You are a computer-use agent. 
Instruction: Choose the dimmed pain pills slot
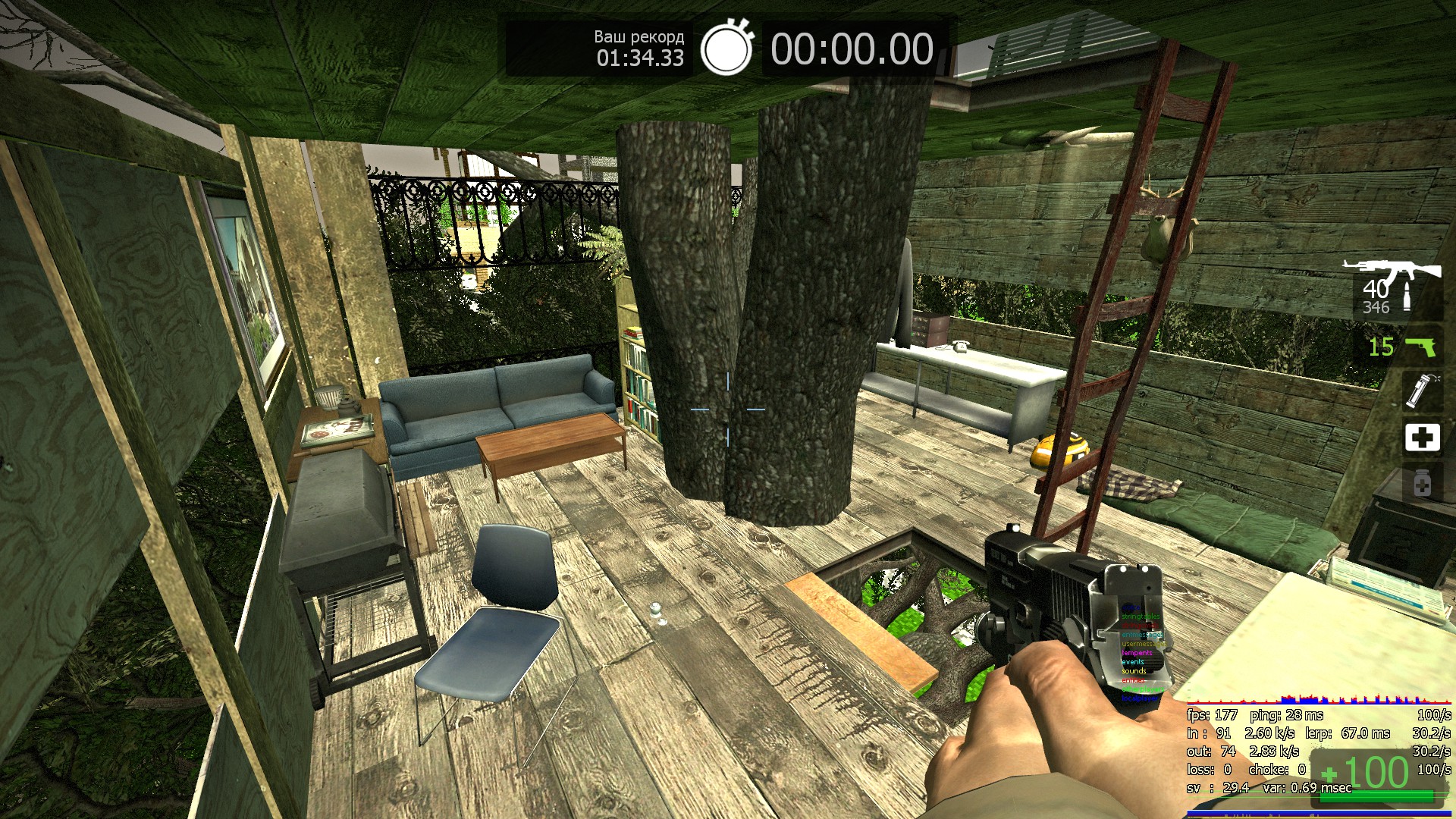pyautogui.click(x=1422, y=483)
